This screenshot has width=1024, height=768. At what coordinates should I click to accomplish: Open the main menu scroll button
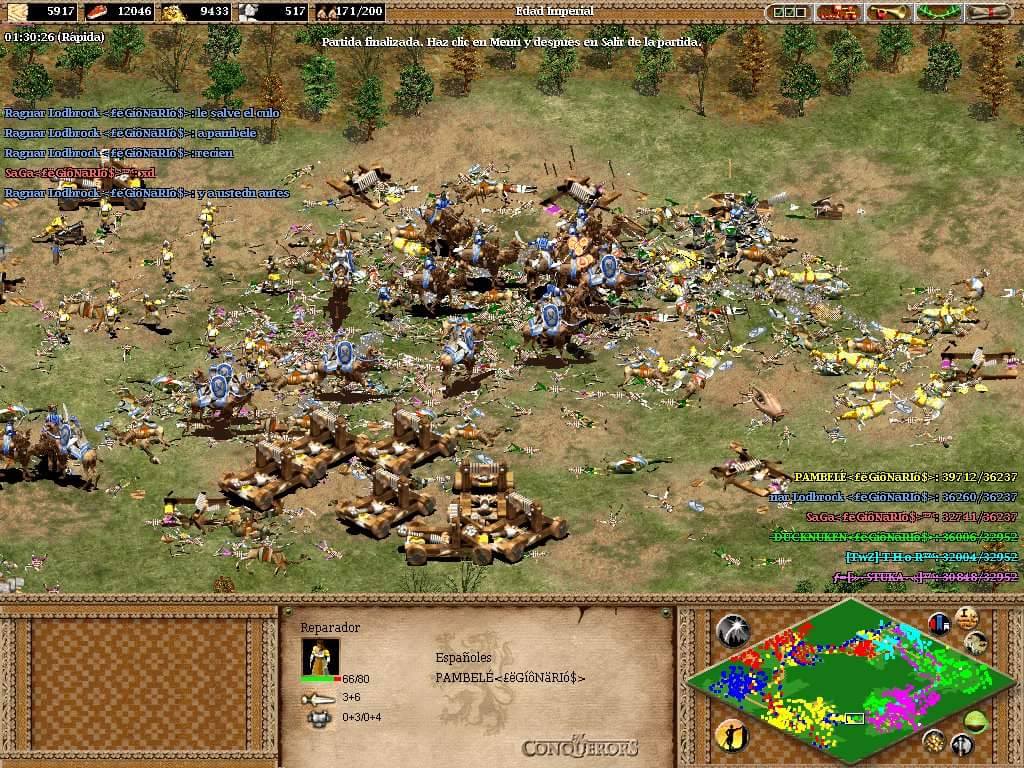988,12
